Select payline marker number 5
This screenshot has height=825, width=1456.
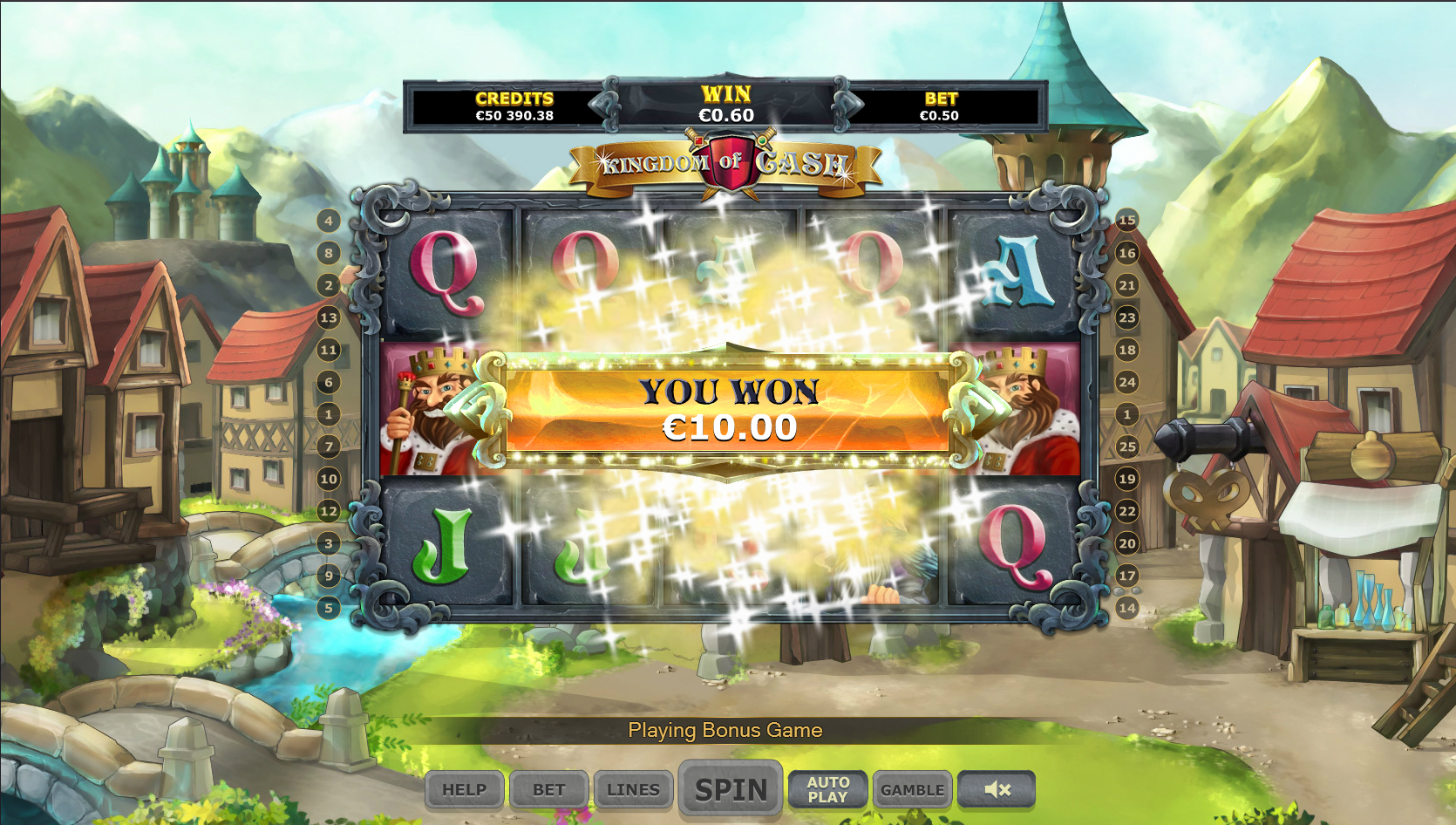(329, 608)
